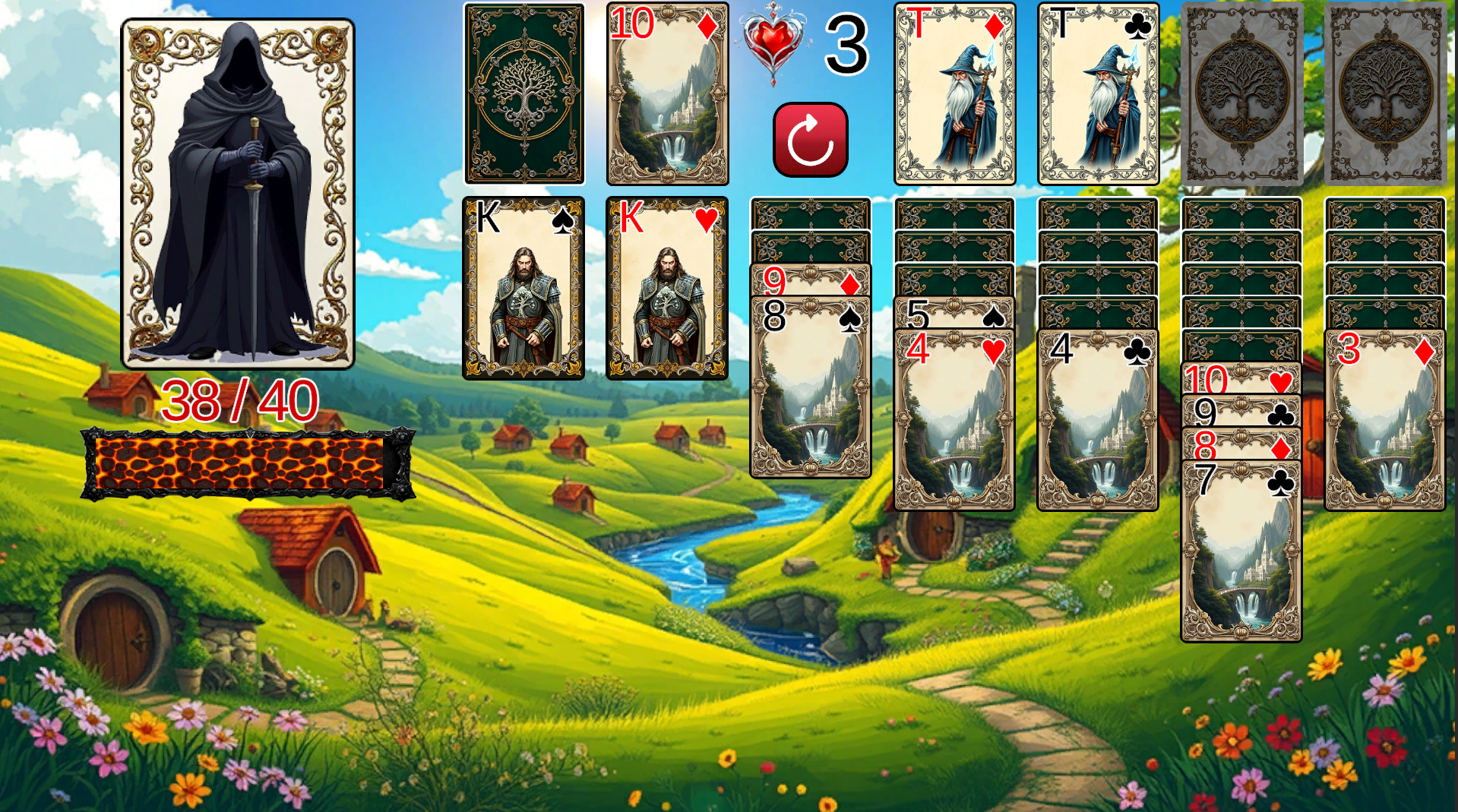Image resolution: width=1458 pixels, height=812 pixels.
Task: Click the second gray empty foundation slot
Action: point(1385,93)
